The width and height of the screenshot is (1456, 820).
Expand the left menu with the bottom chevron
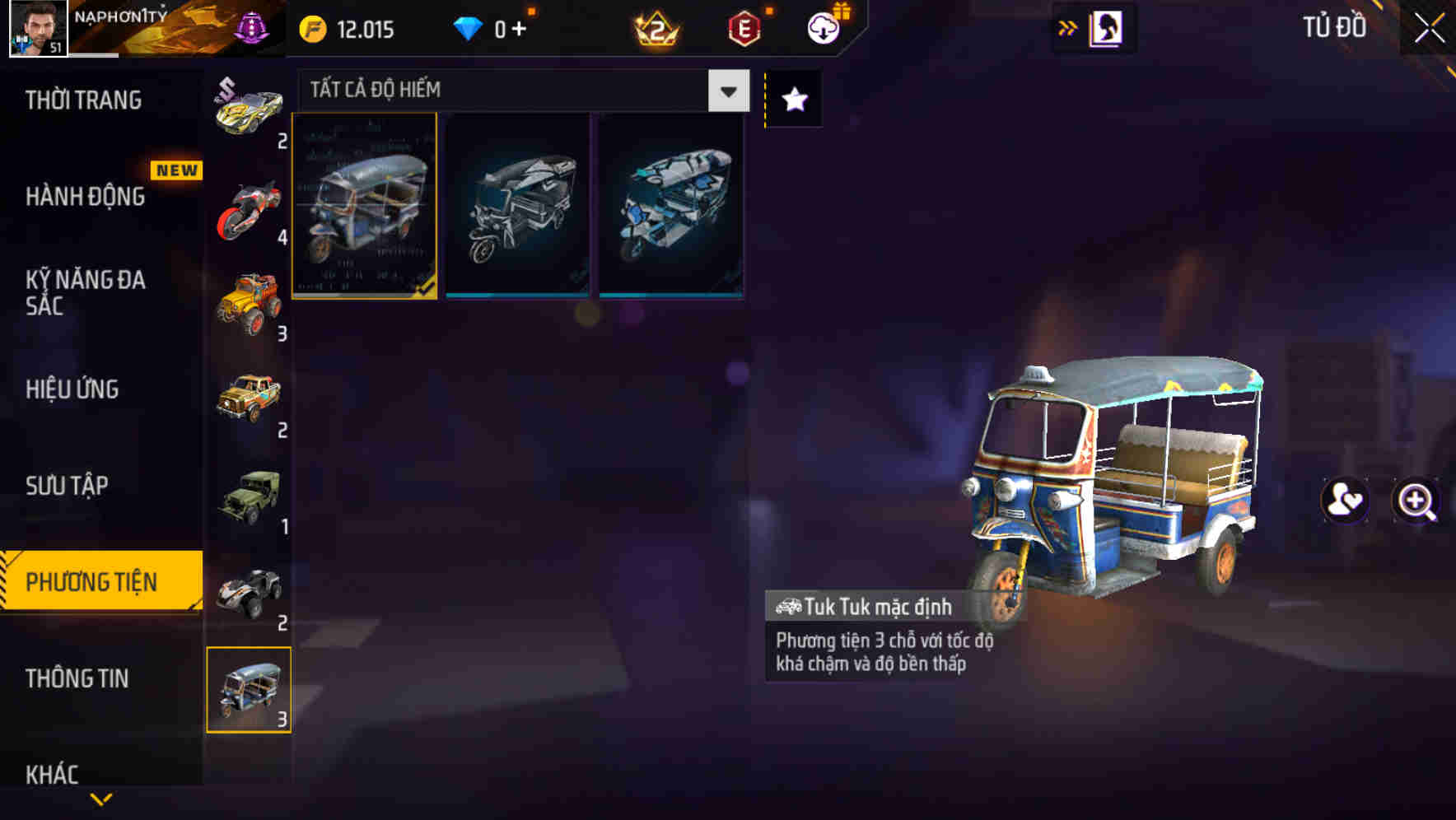pyautogui.click(x=100, y=800)
